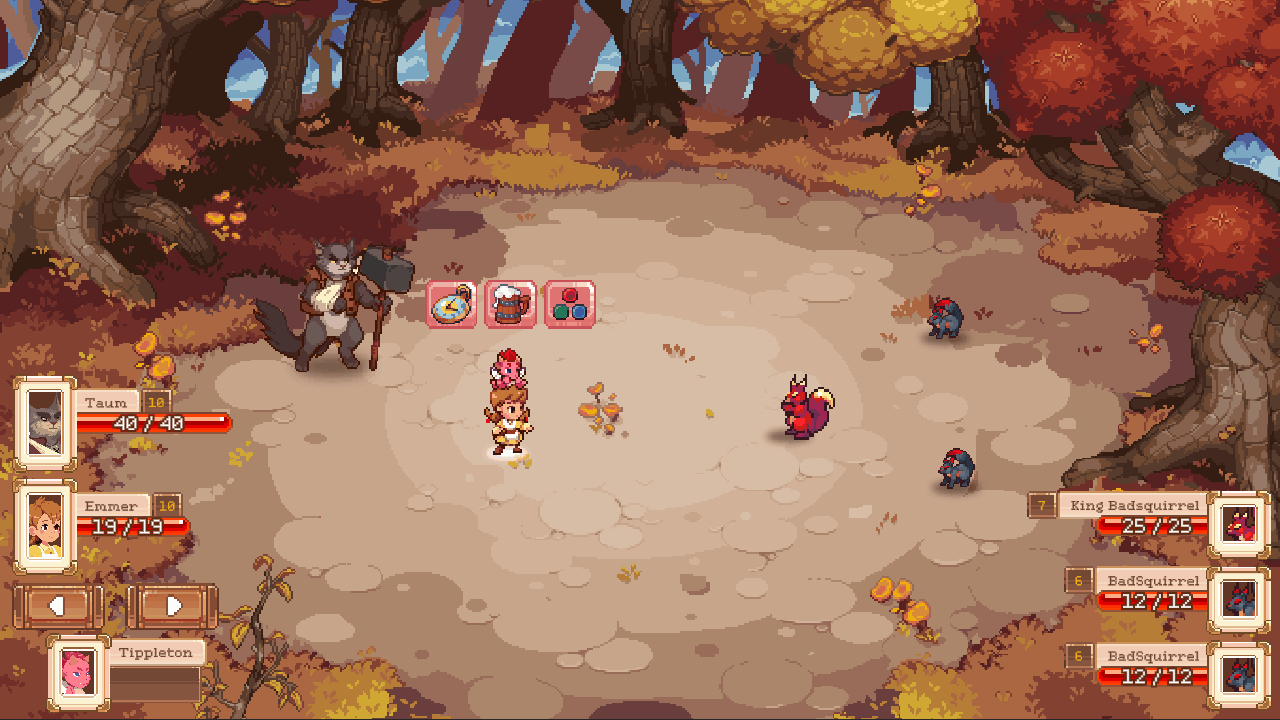Viewport: 1280px width, 720px height.
Task: Open the three colored orbs action
Action: click(569, 304)
